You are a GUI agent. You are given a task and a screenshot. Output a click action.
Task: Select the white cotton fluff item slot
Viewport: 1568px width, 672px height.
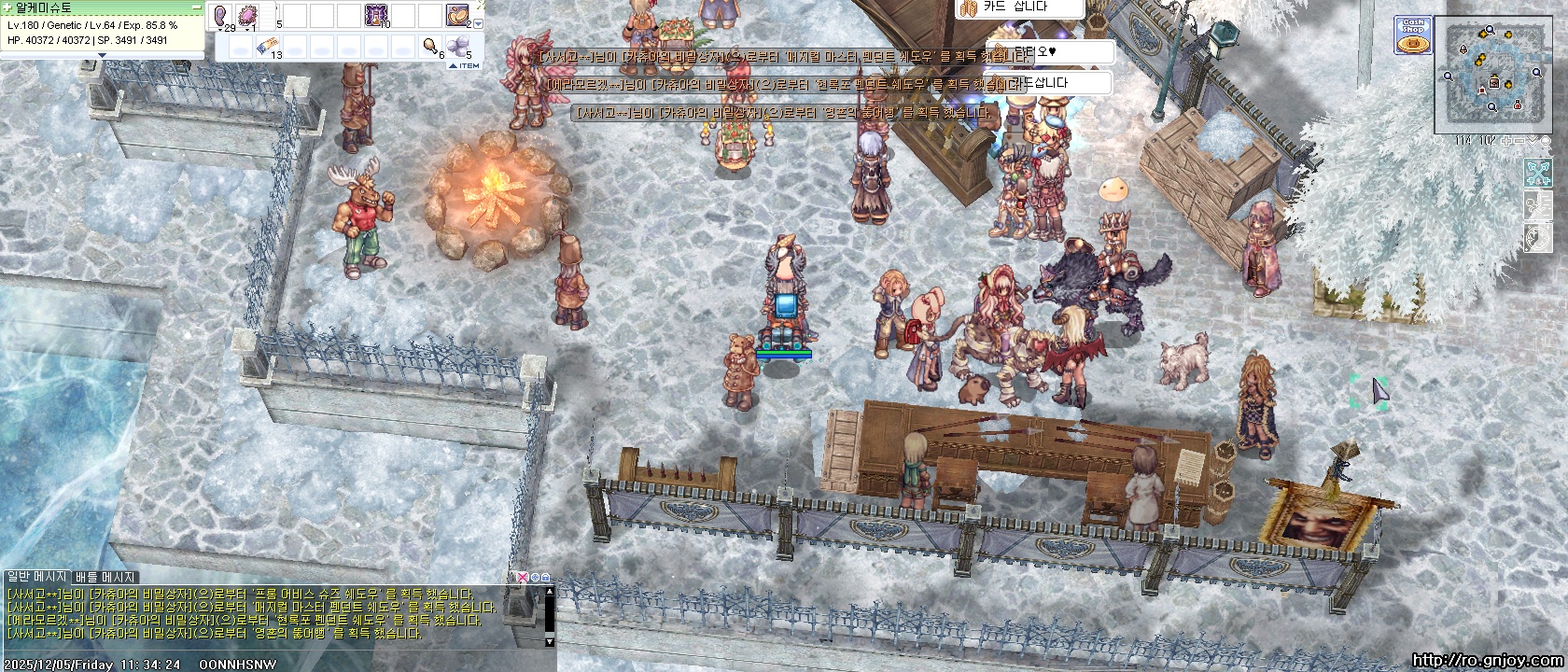[458, 44]
